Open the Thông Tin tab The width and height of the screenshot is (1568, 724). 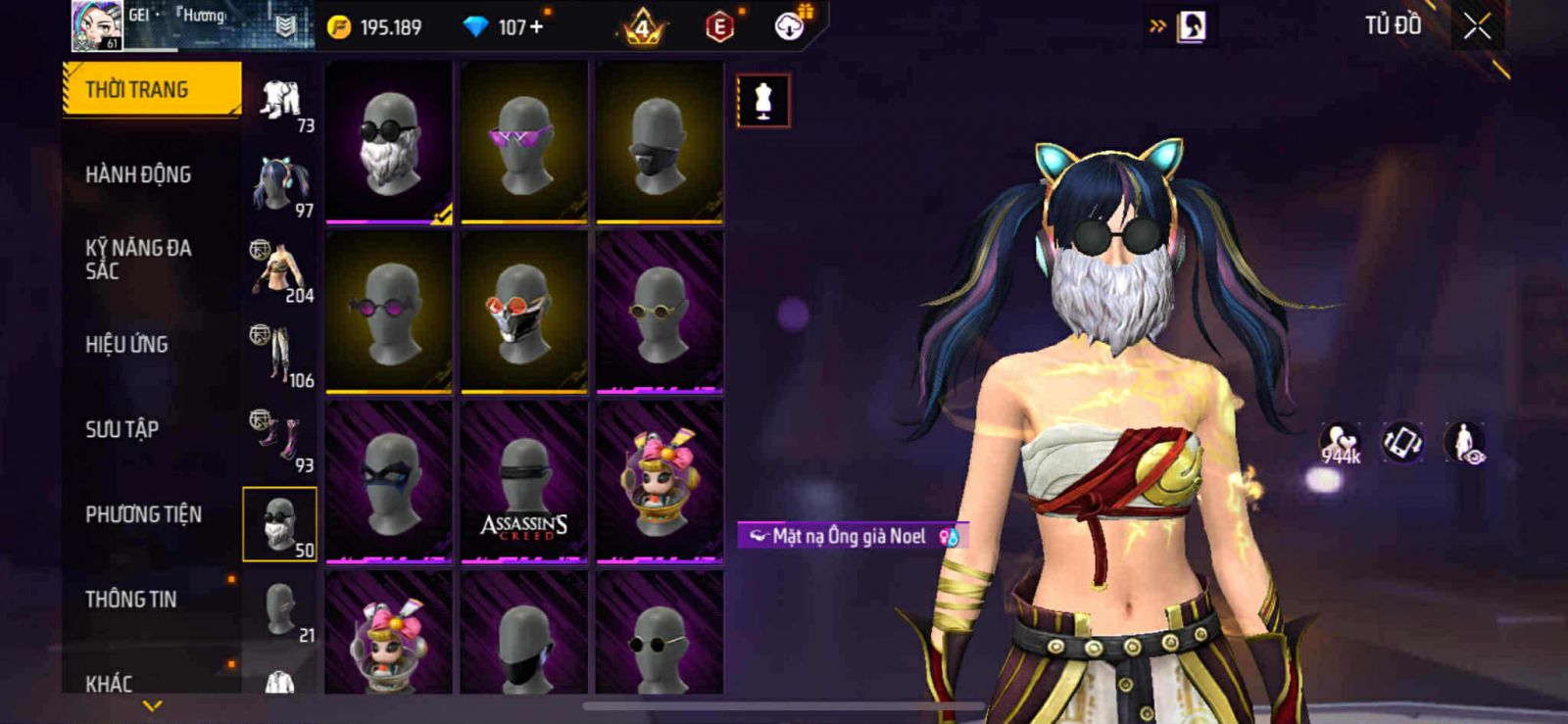coord(130,599)
